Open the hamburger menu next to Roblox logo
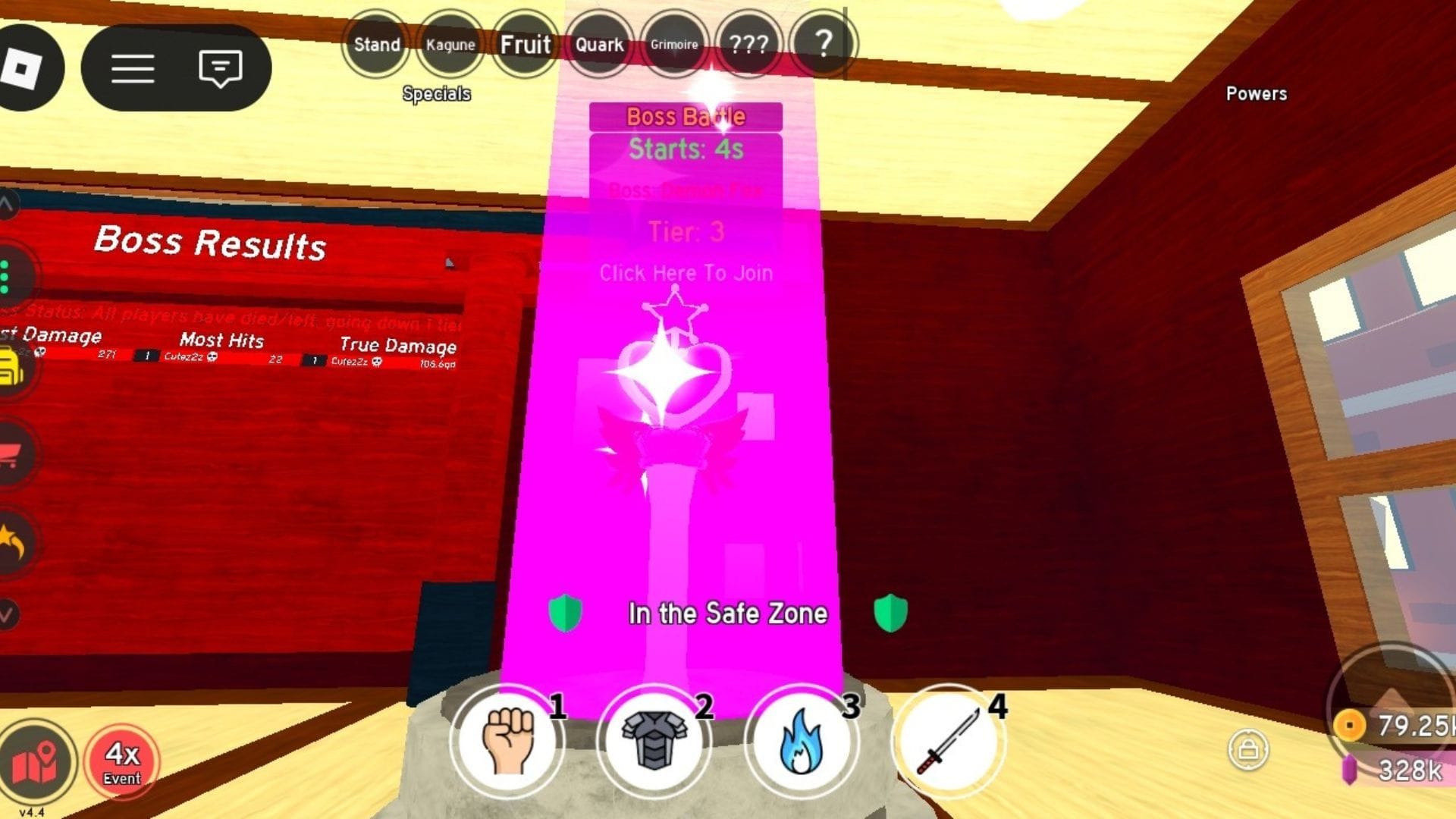Viewport: 1456px width, 819px height. [133, 68]
